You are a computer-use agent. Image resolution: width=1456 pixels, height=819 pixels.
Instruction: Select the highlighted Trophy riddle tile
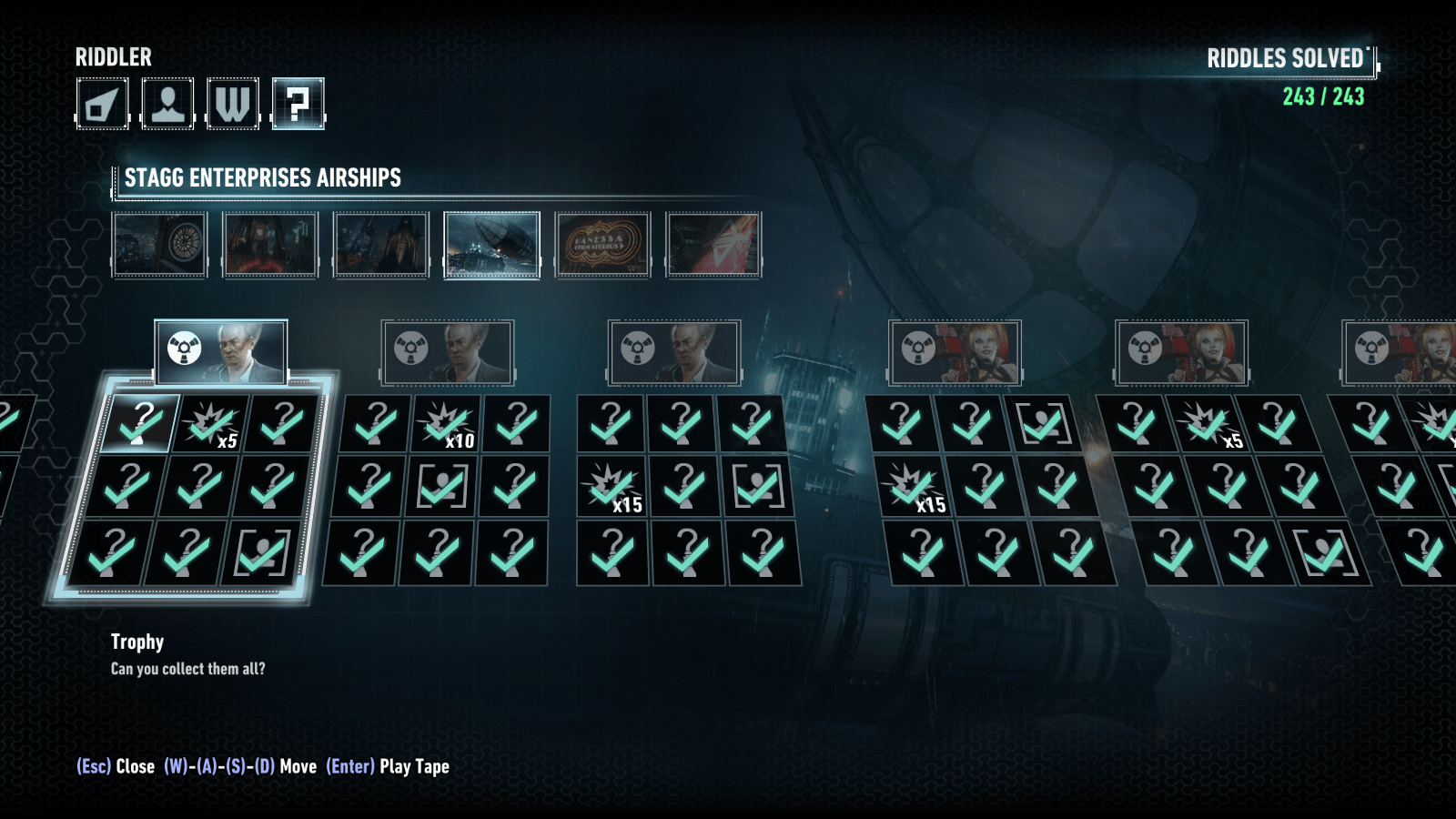click(141, 423)
